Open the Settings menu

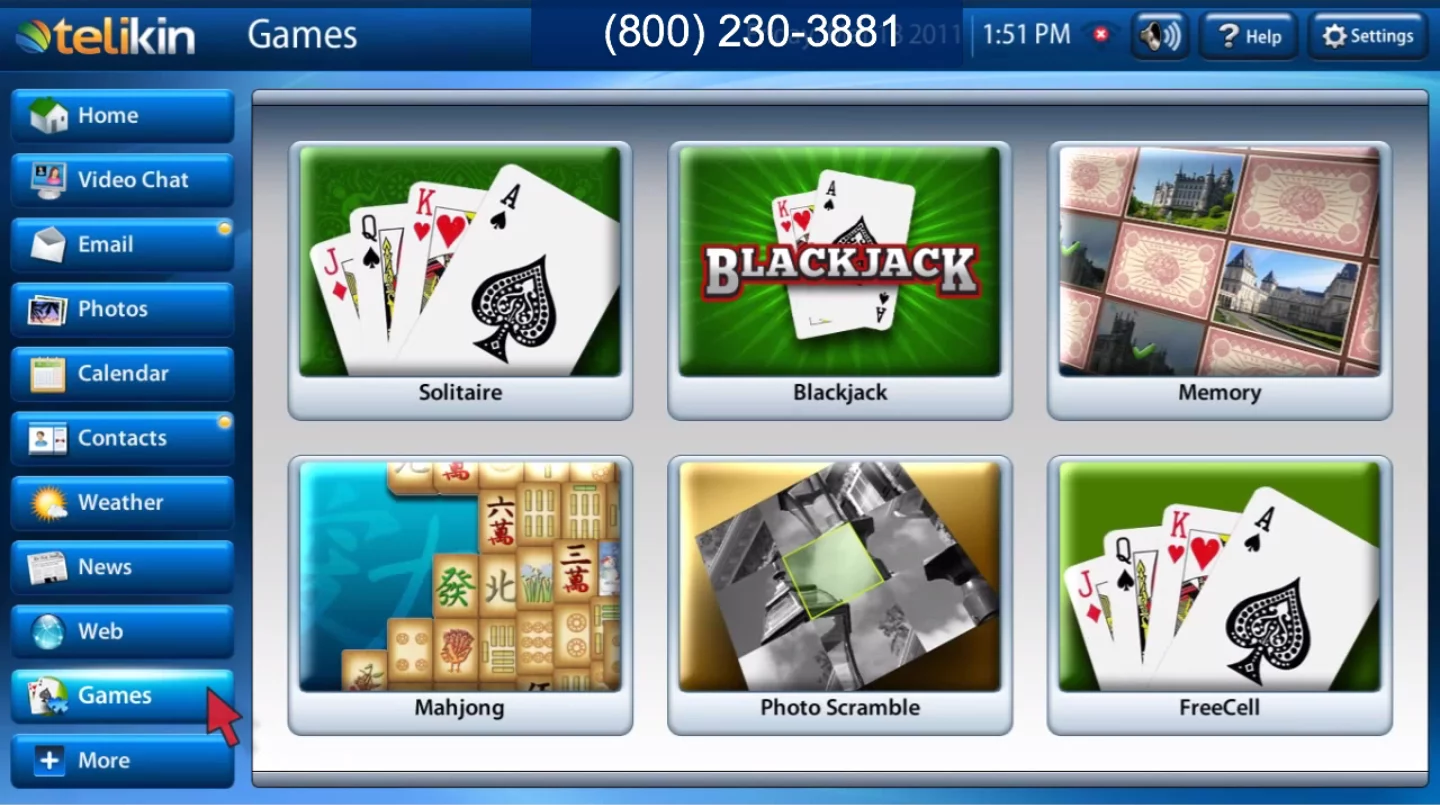click(1366, 35)
